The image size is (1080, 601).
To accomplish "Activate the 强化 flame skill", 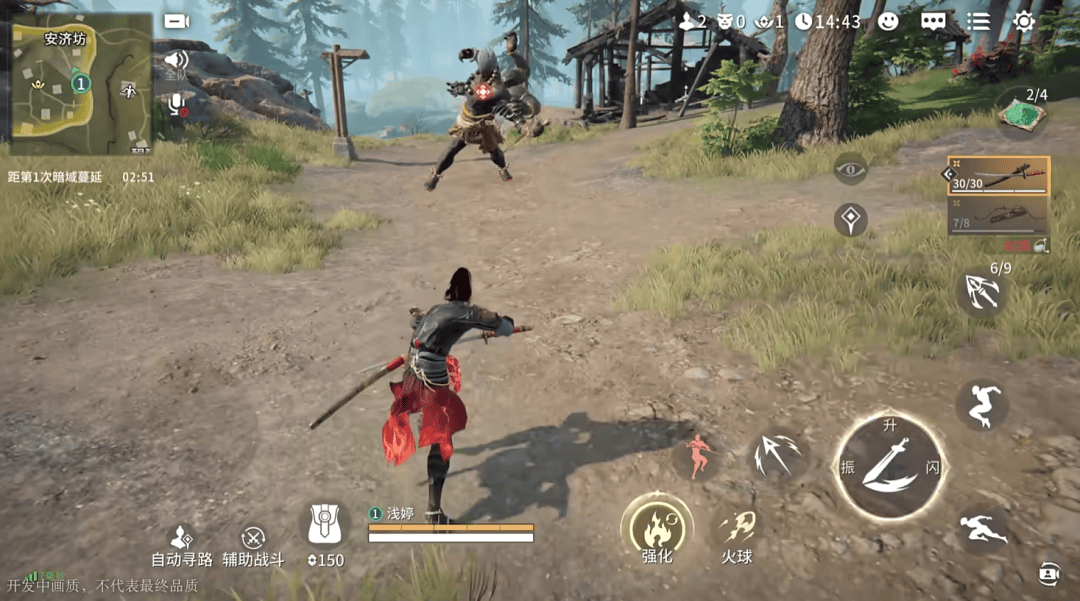I will 657,527.
